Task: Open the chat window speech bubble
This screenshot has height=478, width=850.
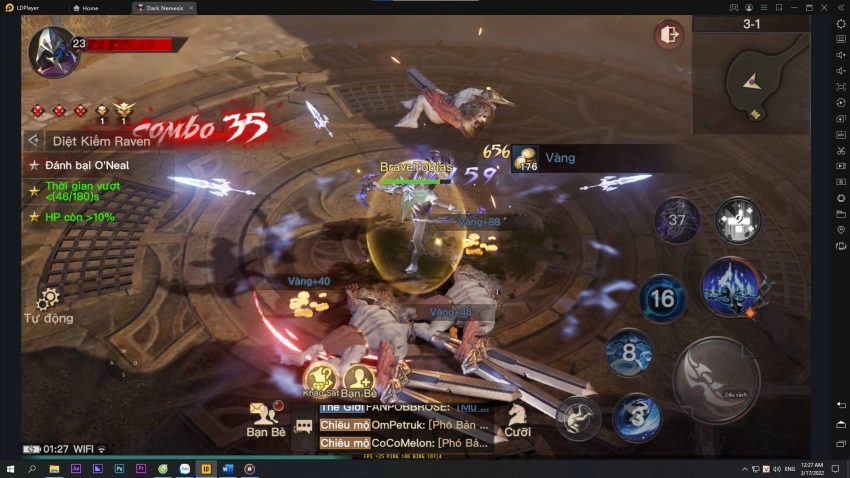Action: pyautogui.click(x=304, y=427)
